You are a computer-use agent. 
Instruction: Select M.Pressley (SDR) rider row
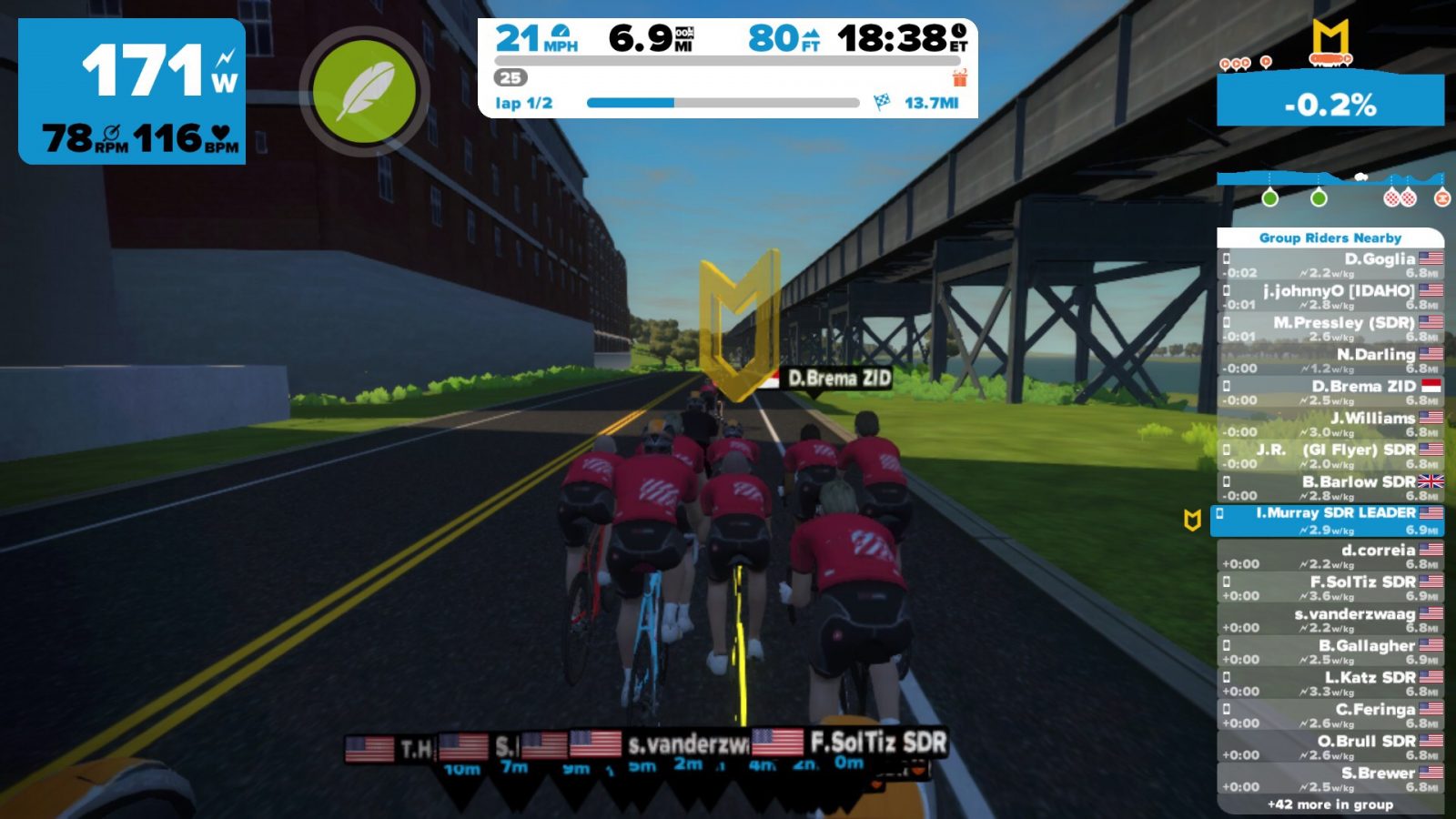pos(1330,329)
